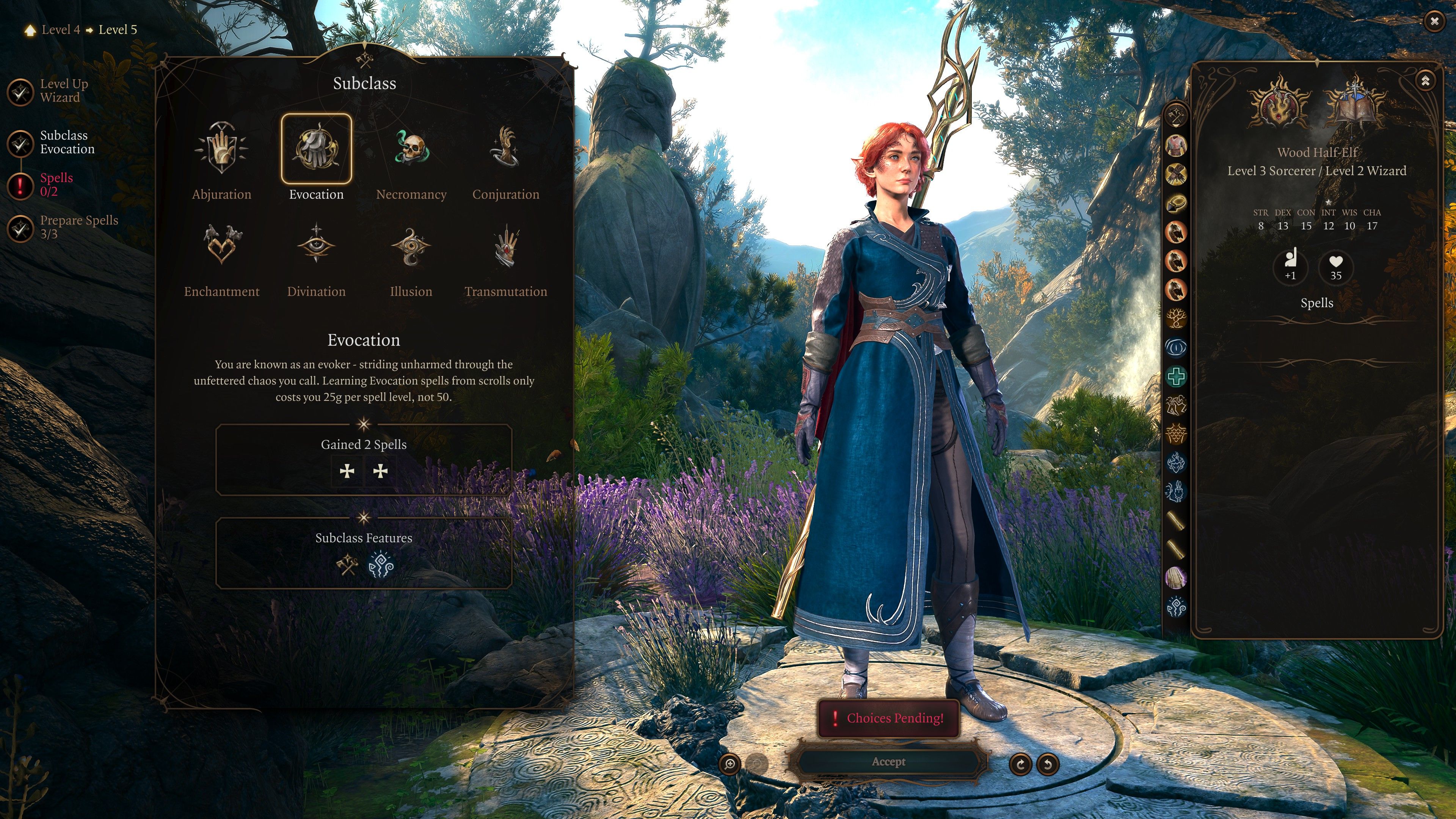This screenshot has height=819, width=1456.
Task: Rotate the character counterclockwise
Action: coord(1048,765)
